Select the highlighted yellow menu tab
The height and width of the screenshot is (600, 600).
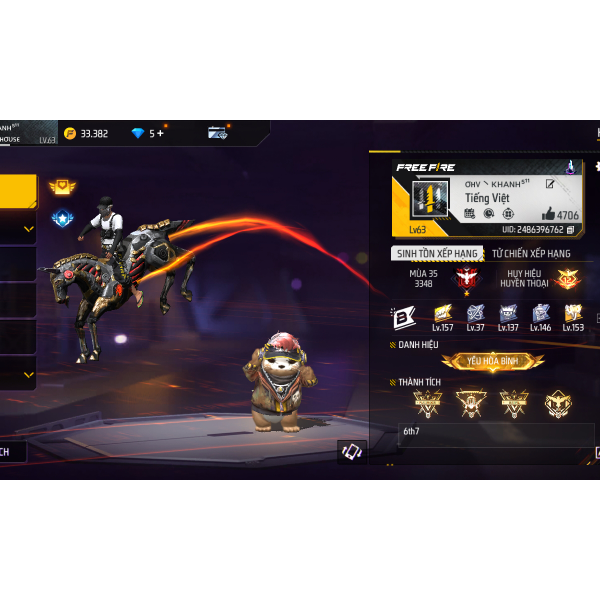point(18,189)
